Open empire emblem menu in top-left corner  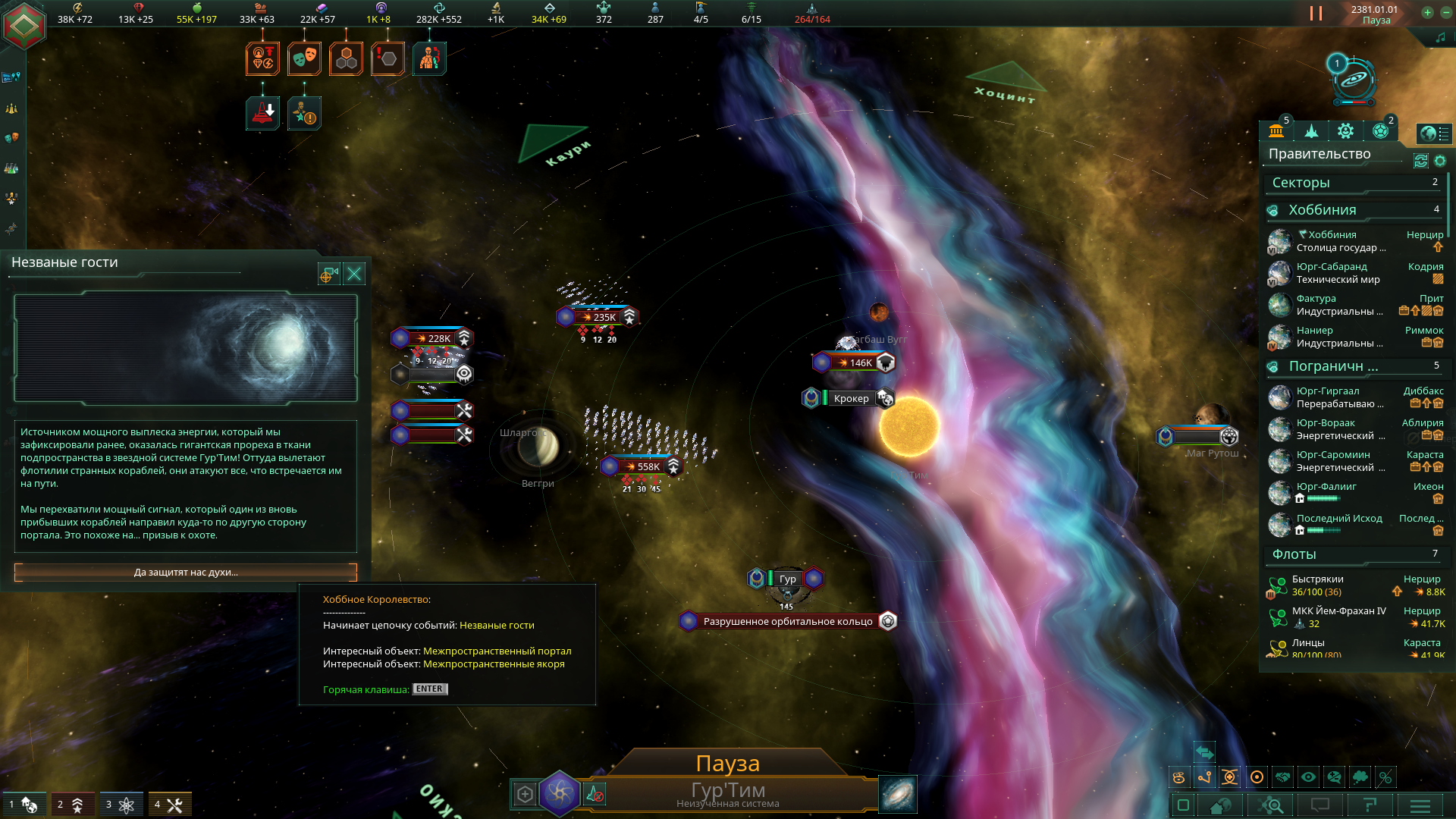[x=24, y=27]
